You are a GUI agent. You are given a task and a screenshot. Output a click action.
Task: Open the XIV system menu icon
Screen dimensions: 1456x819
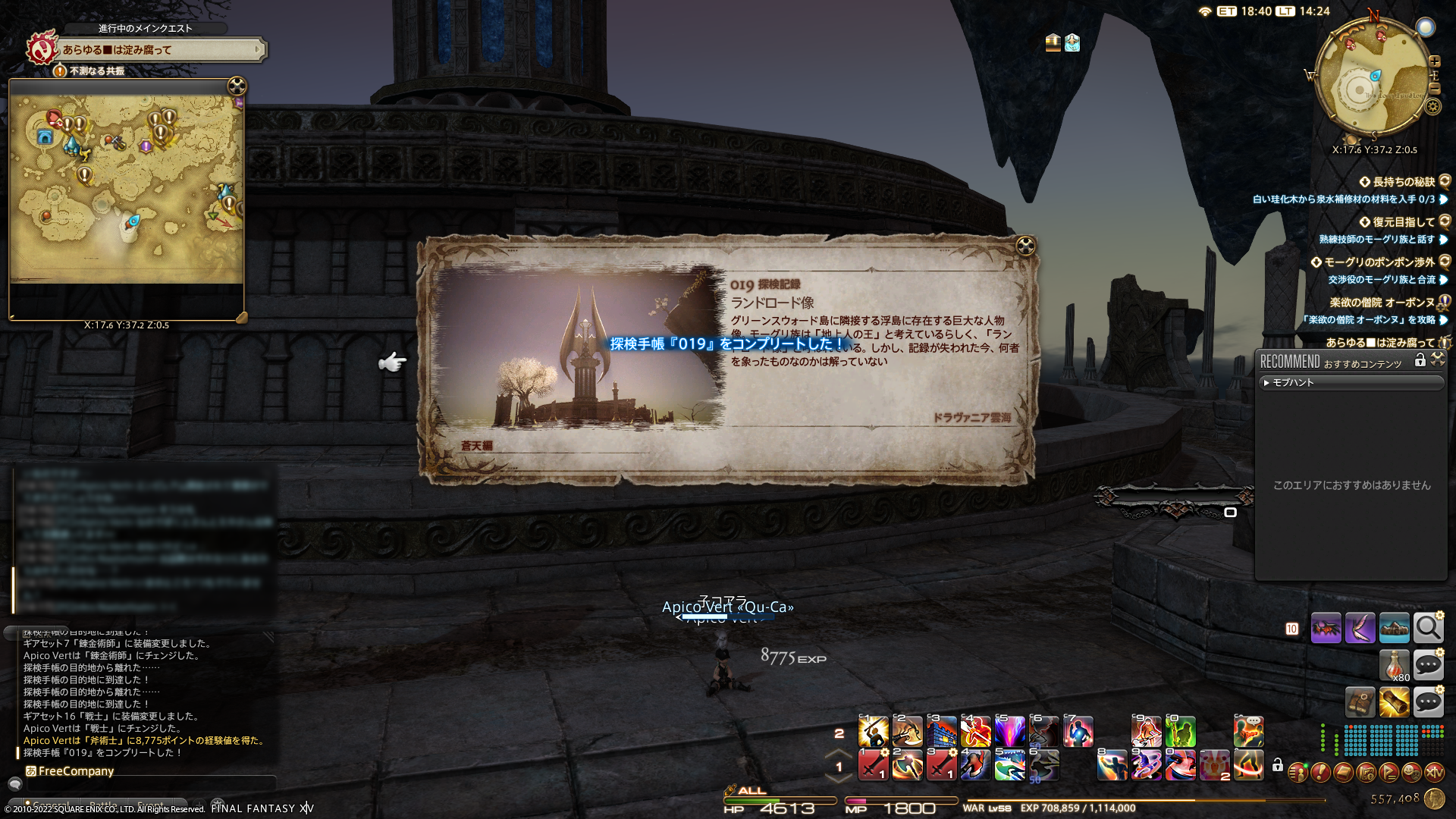coord(1434,773)
